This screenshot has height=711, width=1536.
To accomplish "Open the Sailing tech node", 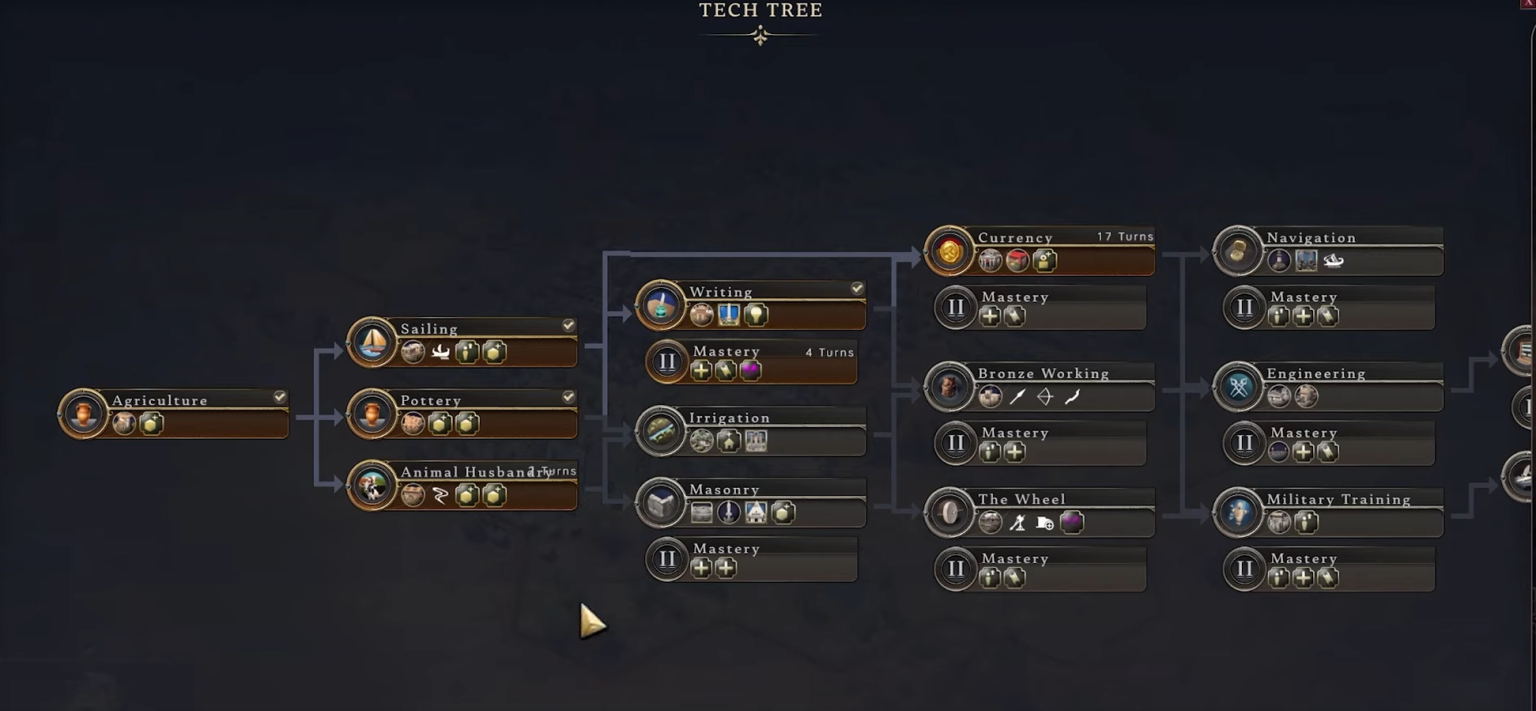I will pos(463,342).
